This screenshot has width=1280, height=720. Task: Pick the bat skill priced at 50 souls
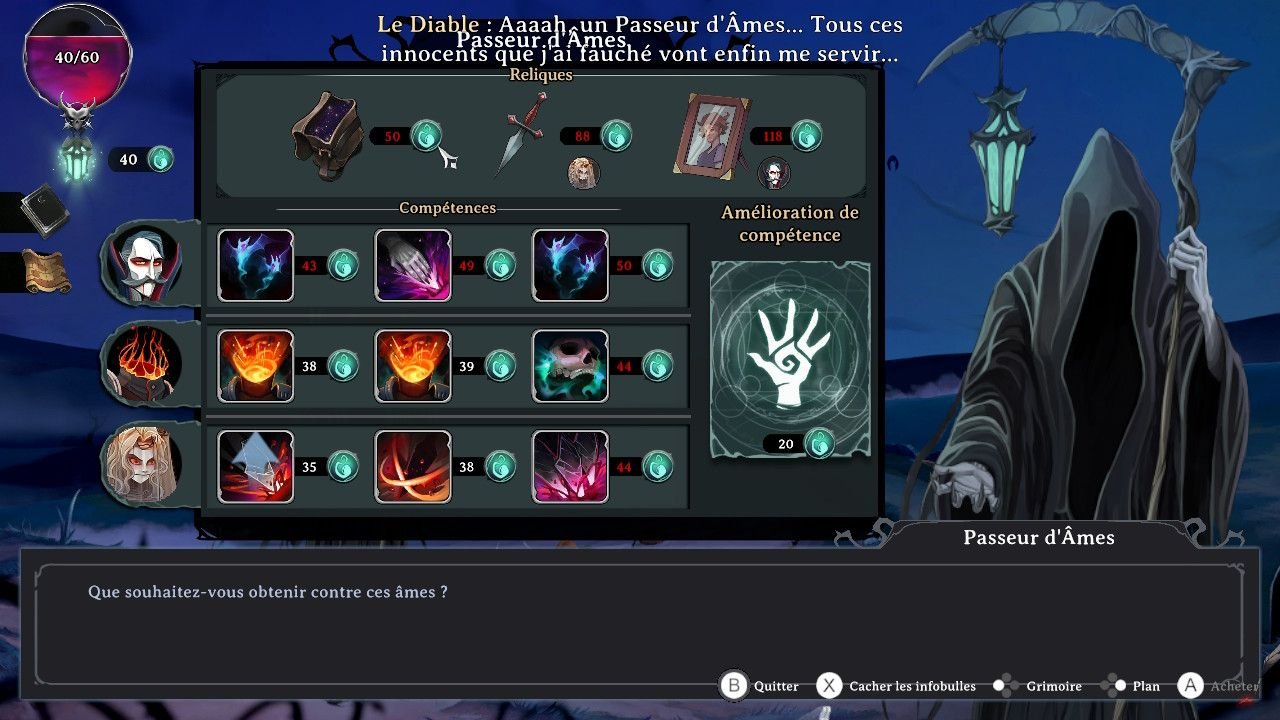[570, 265]
